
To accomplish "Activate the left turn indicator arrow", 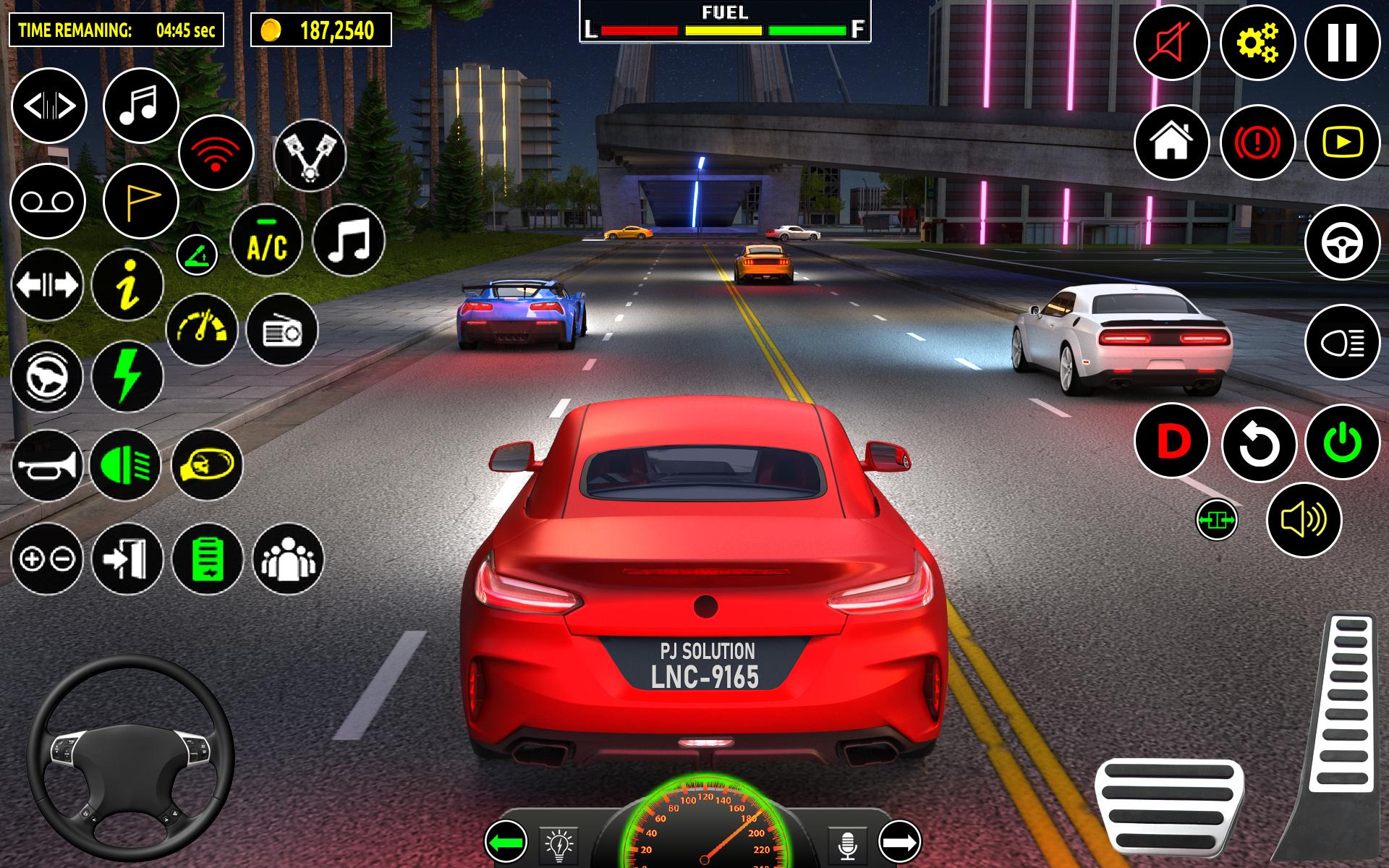I will click(506, 842).
